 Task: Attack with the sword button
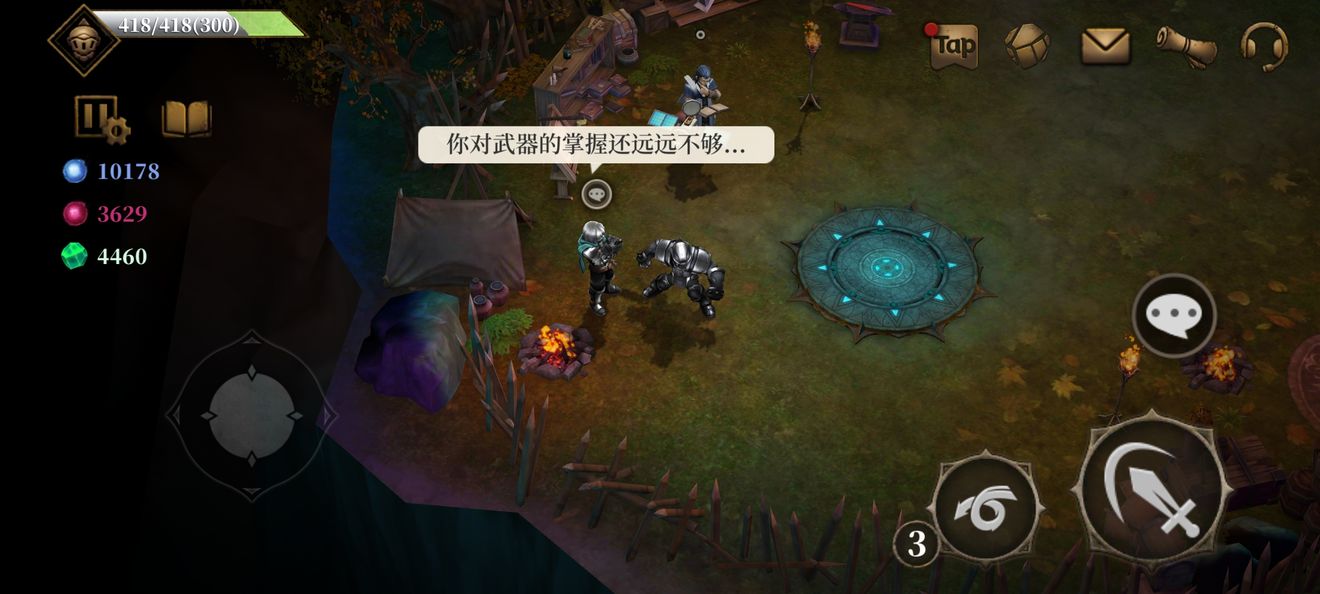1152,490
